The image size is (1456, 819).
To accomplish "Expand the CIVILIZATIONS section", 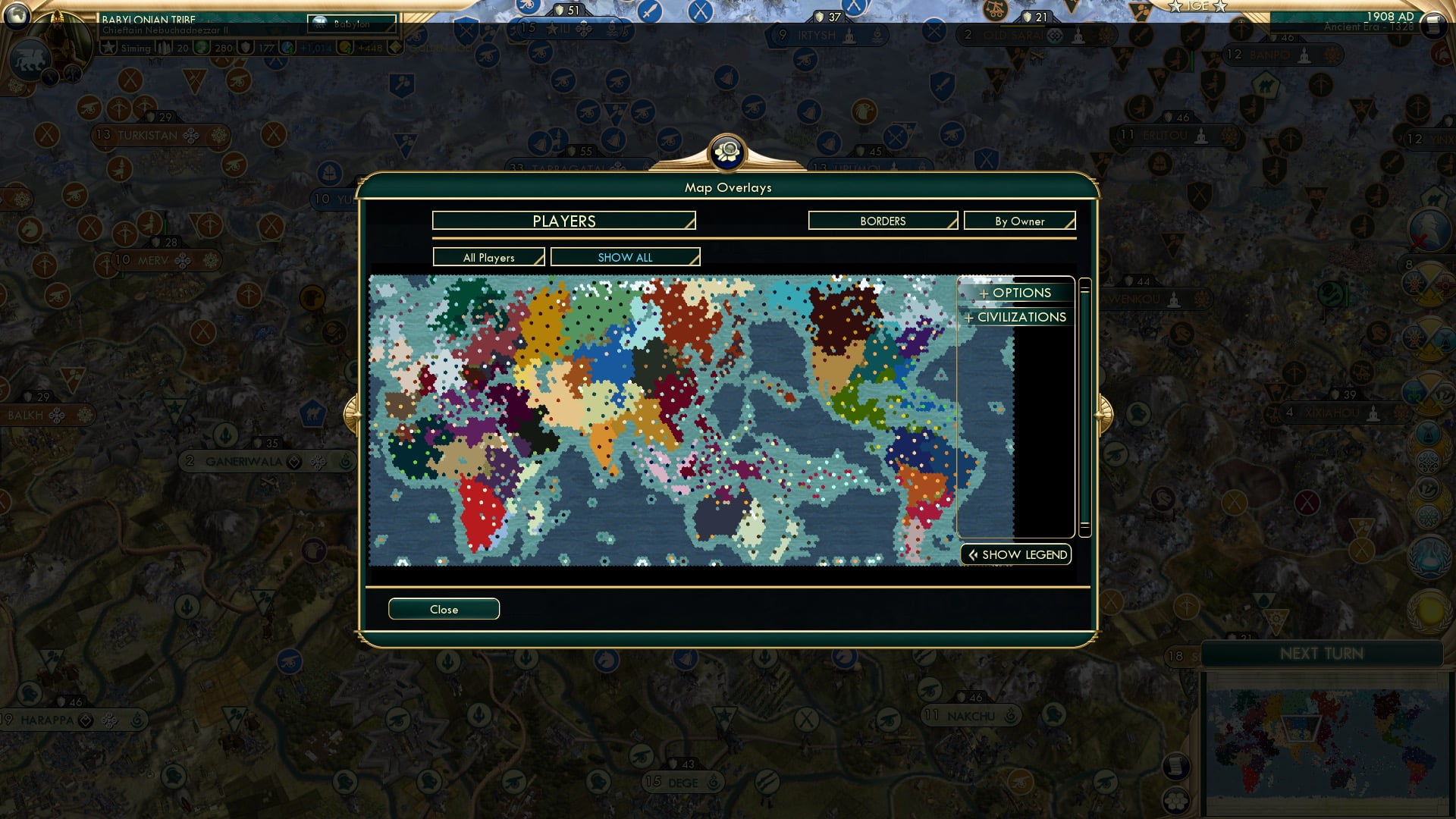I will coord(1015,317).
